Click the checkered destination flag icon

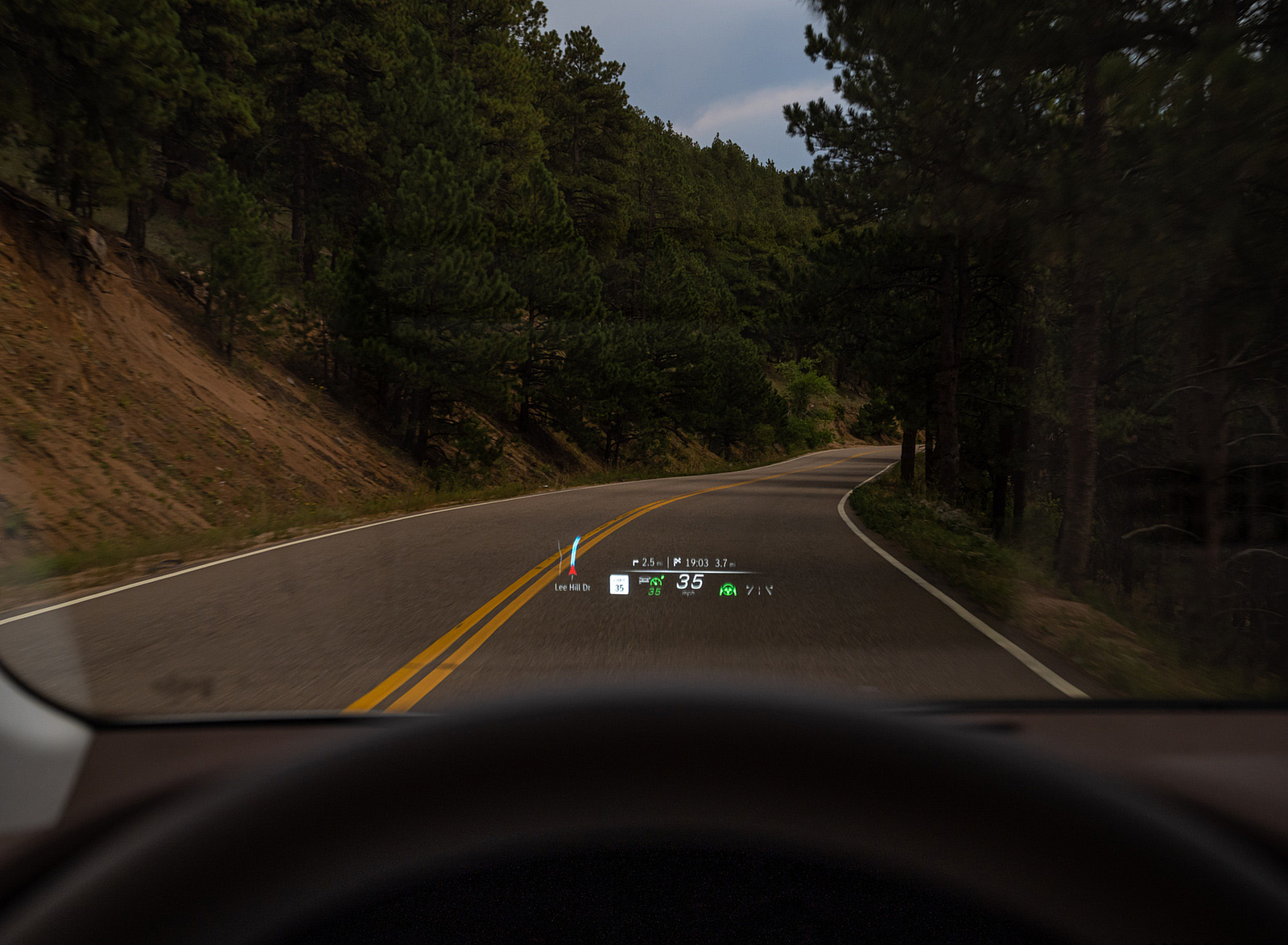pyautogui.click(x=678, y=563)
